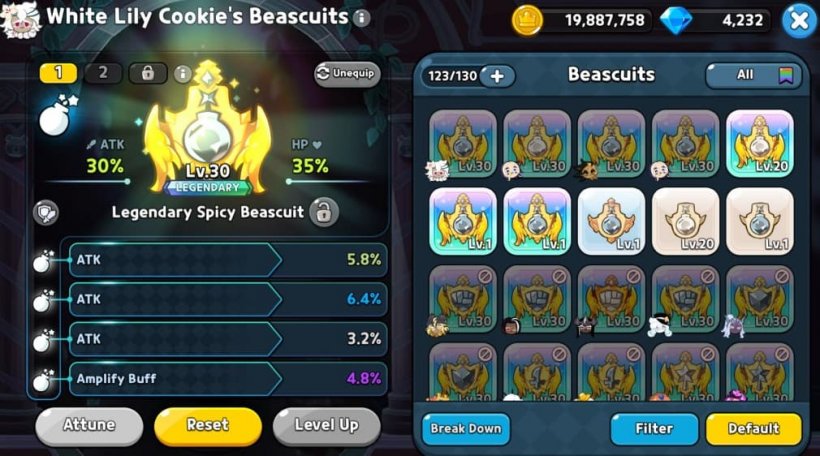This screenshot has height=456, width=820.
Task: Level Up the equipped Beascuit
Action: pyautogui.click(x=326, y=425)
